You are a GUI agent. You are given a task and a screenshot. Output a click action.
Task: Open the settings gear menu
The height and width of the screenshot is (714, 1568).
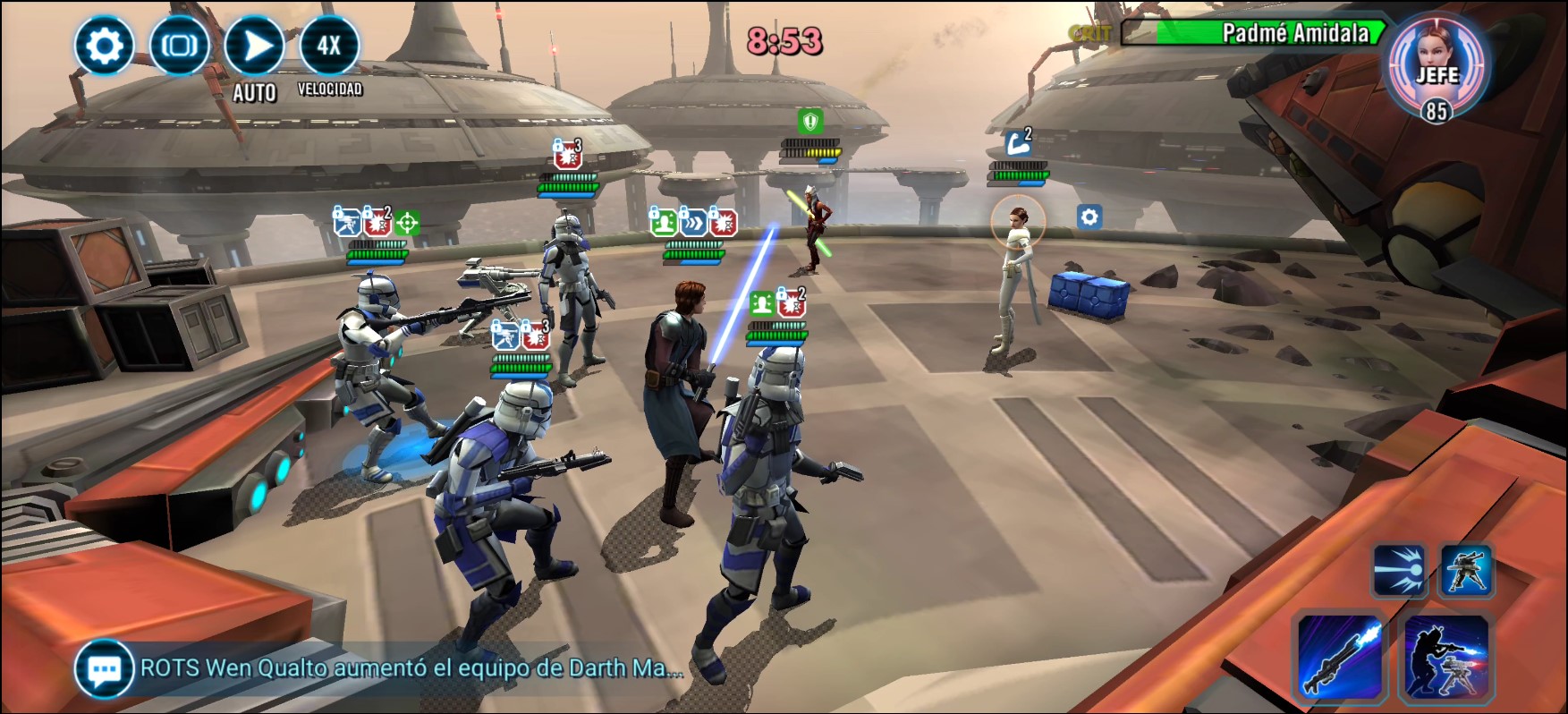click(x=104, y=46)
